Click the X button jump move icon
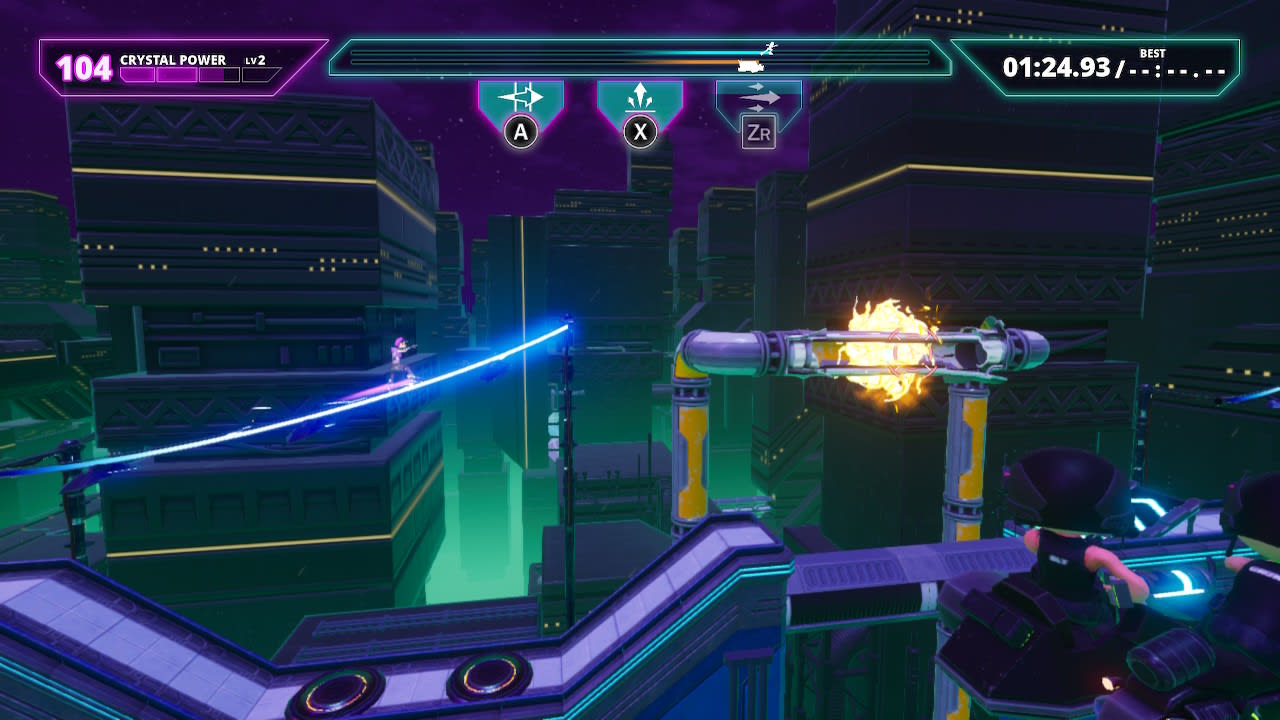The height and width of the screenshot is (720, 1280). (640, 95)
